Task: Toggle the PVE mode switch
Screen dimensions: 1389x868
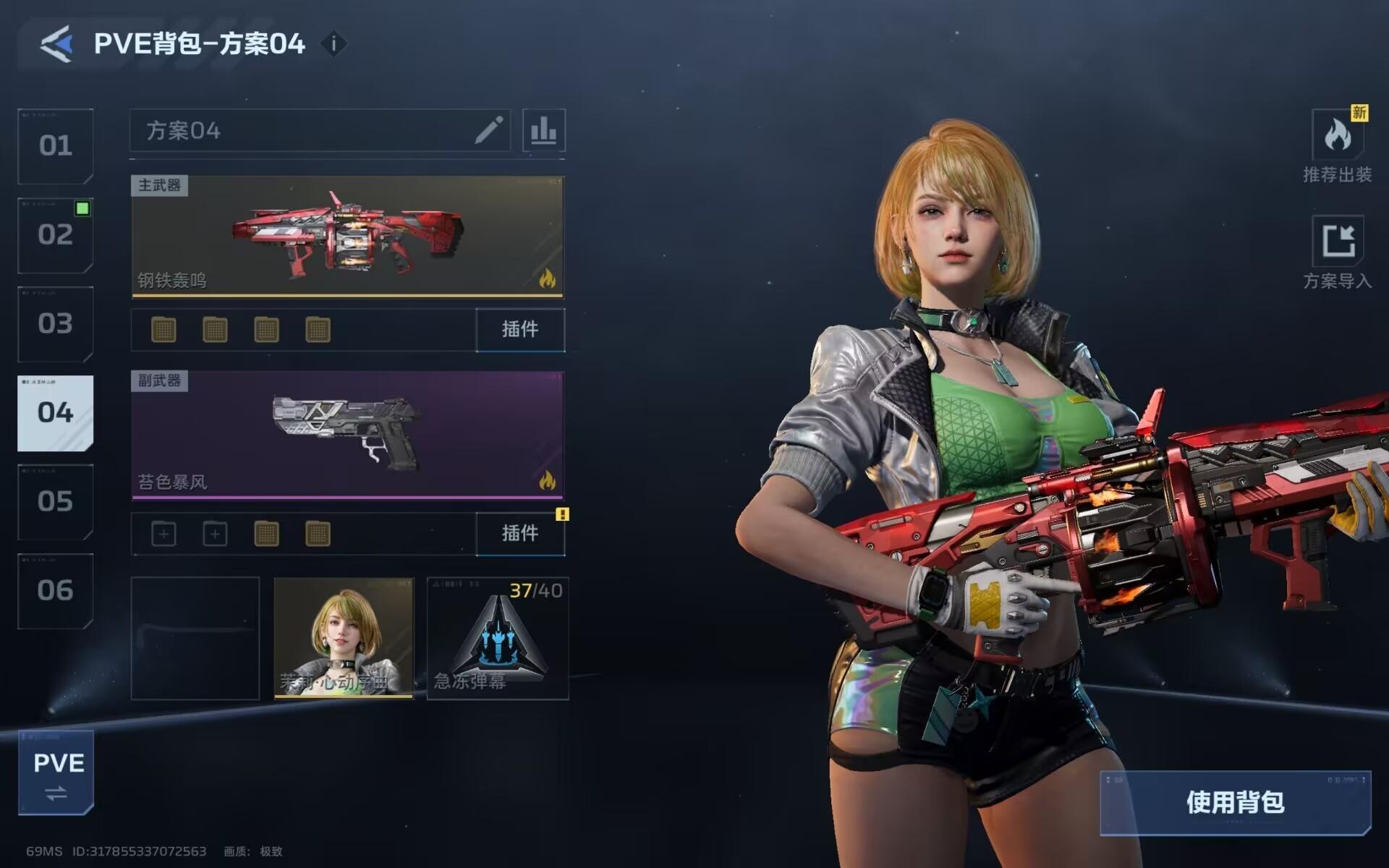Action: click(x=56, y=773)
